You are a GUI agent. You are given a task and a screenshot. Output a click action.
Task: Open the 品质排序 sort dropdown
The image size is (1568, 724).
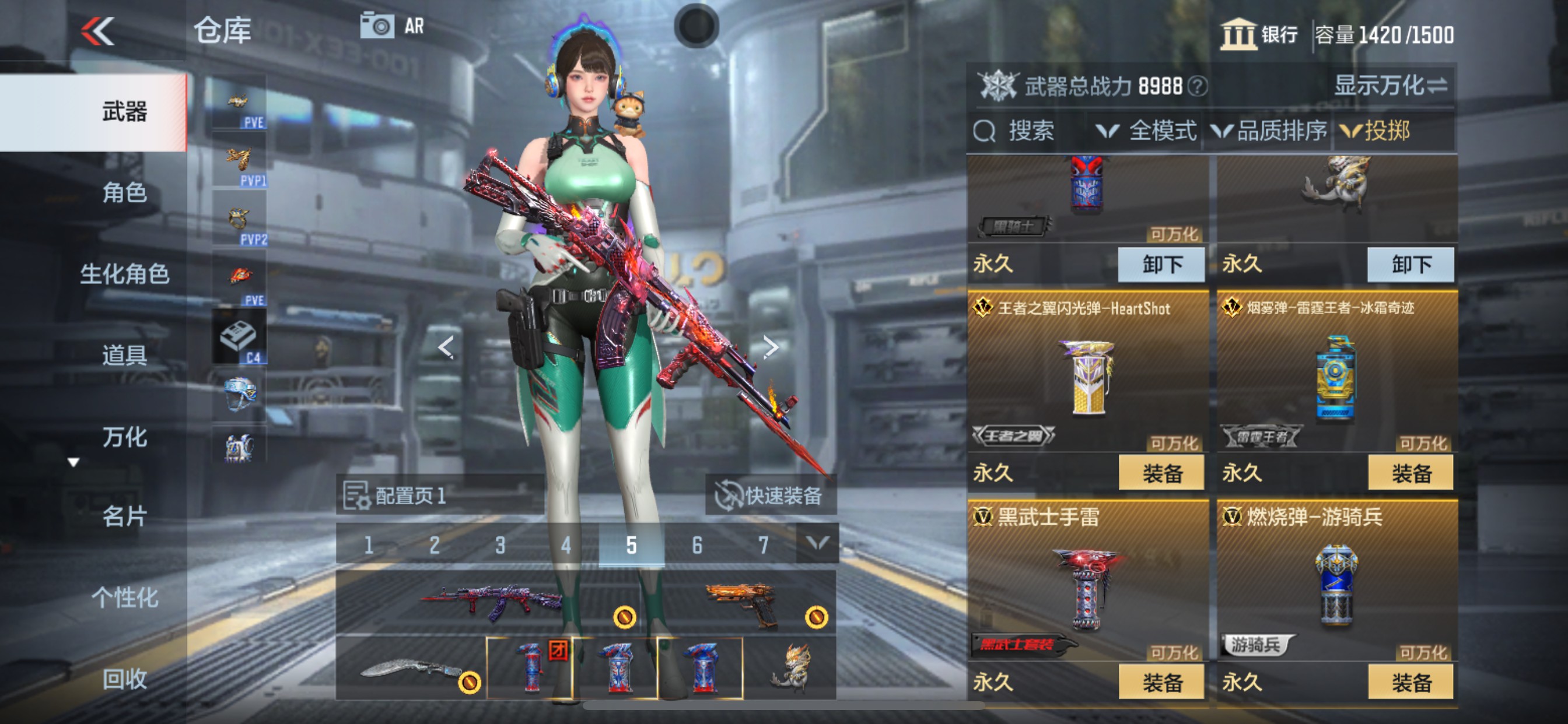(1269, 131)
